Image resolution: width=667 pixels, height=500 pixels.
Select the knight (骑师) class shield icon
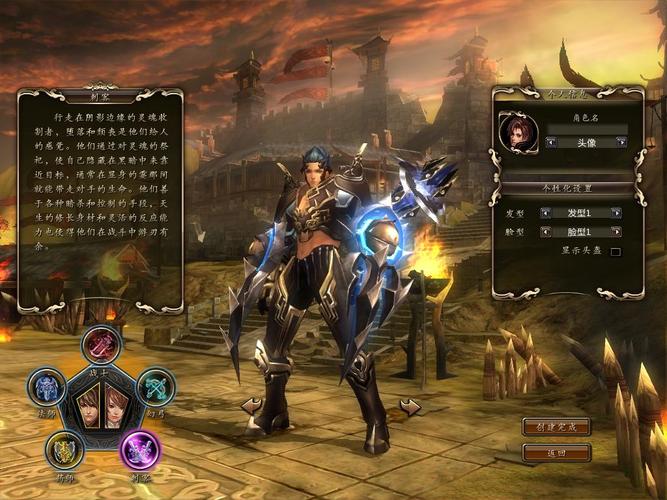pos(66,449)
